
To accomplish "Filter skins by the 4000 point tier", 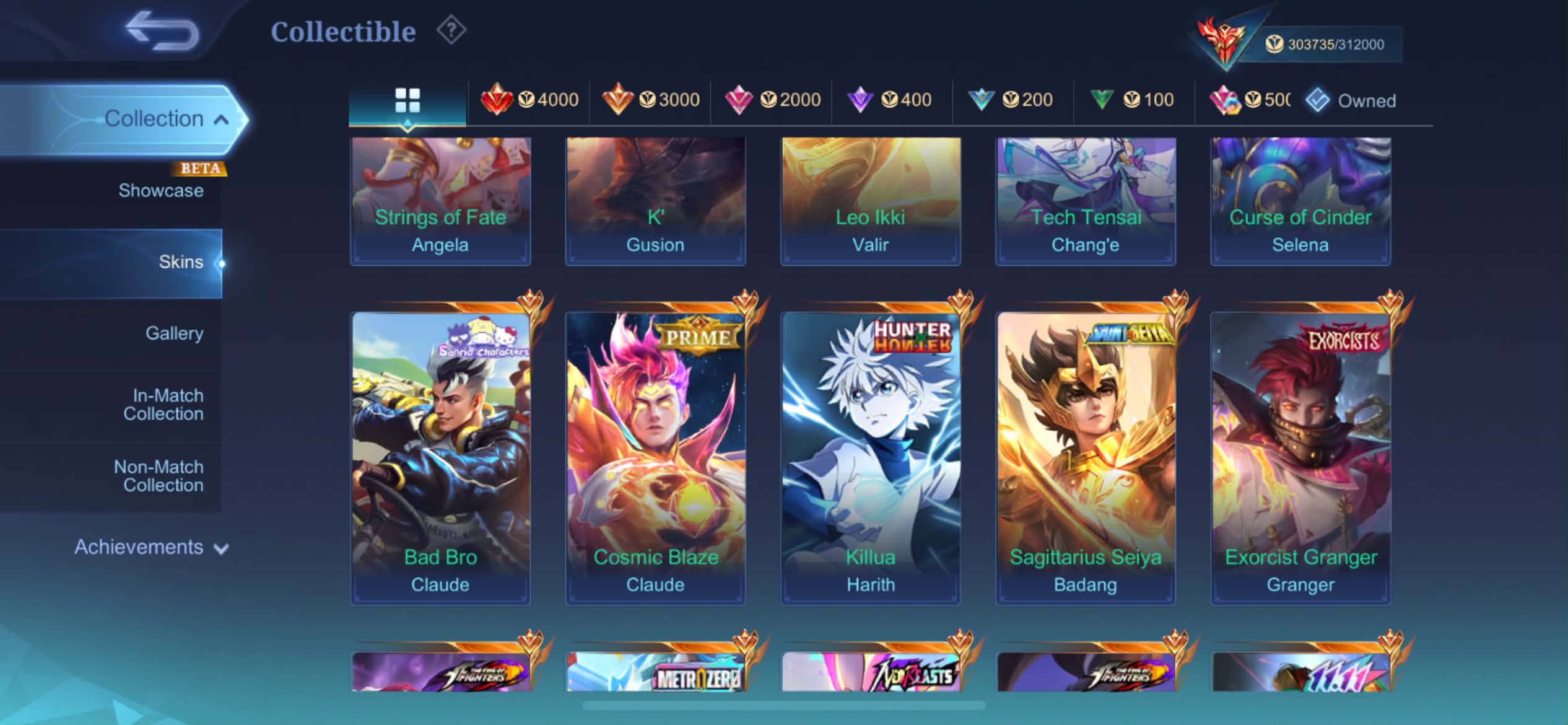I will (x=529, y=100).
